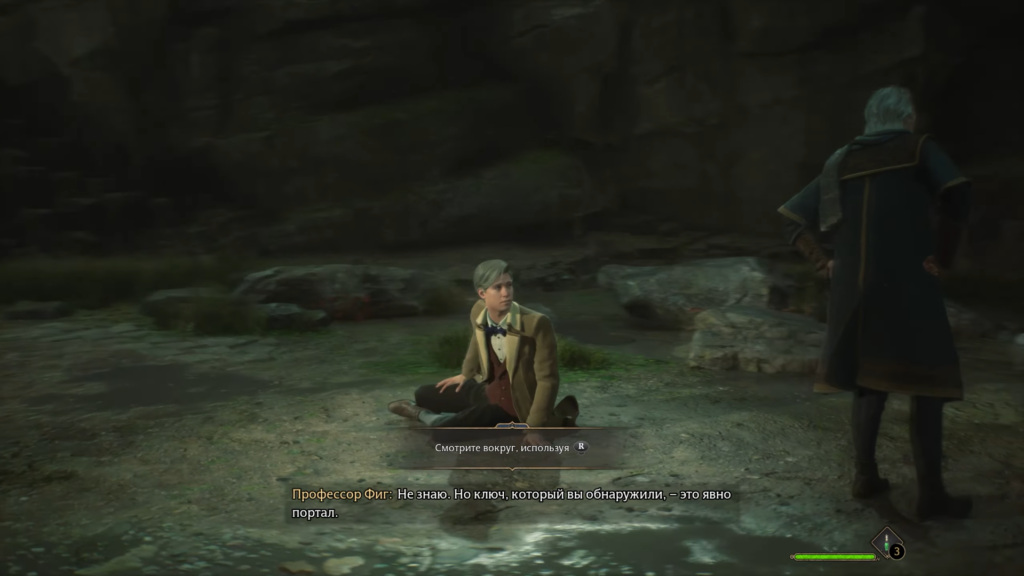Select the Wiggenweld healing potion icon

(x=886, y=542)
